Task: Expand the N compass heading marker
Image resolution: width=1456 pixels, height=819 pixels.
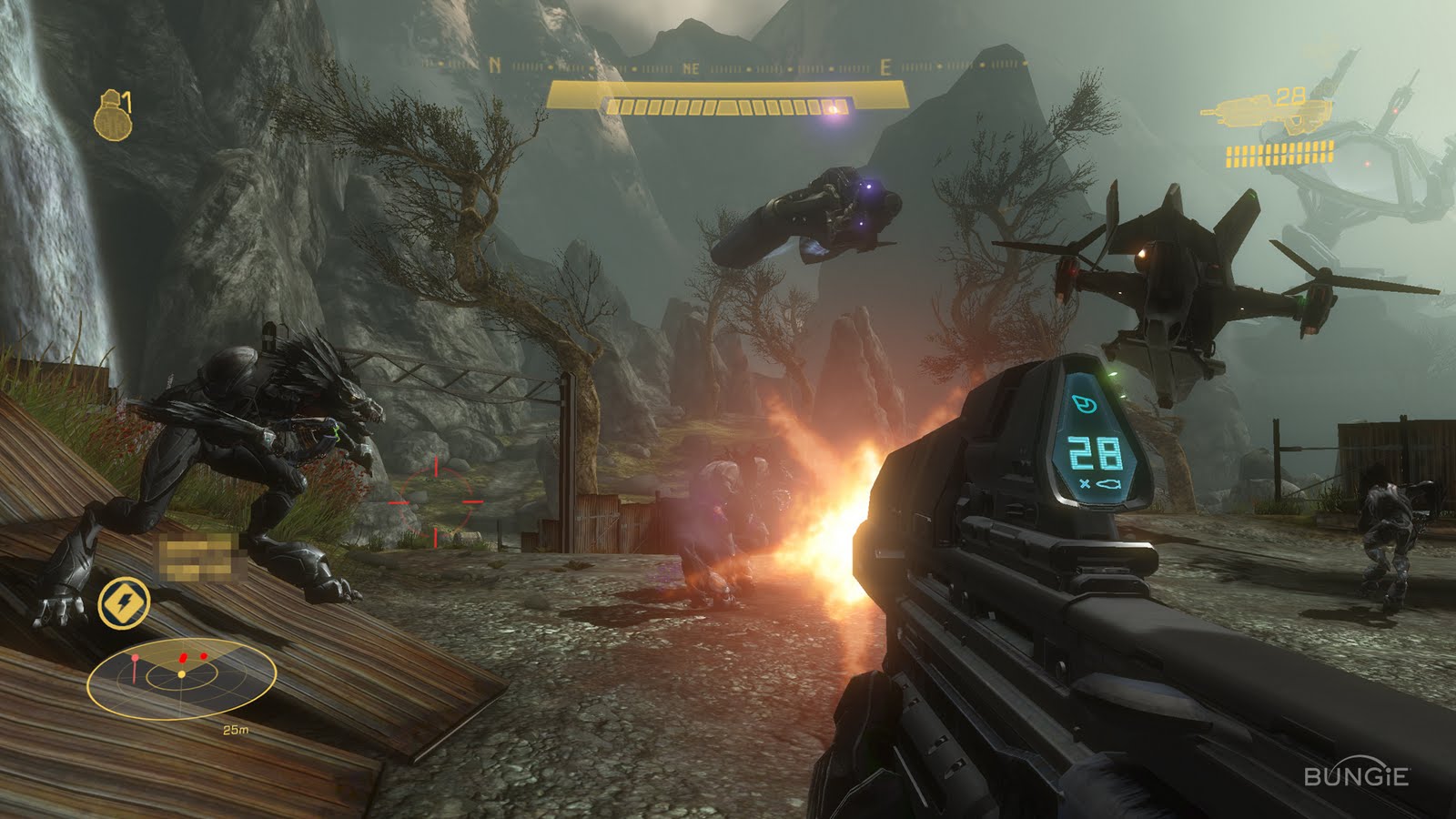Action: [493, 66]
